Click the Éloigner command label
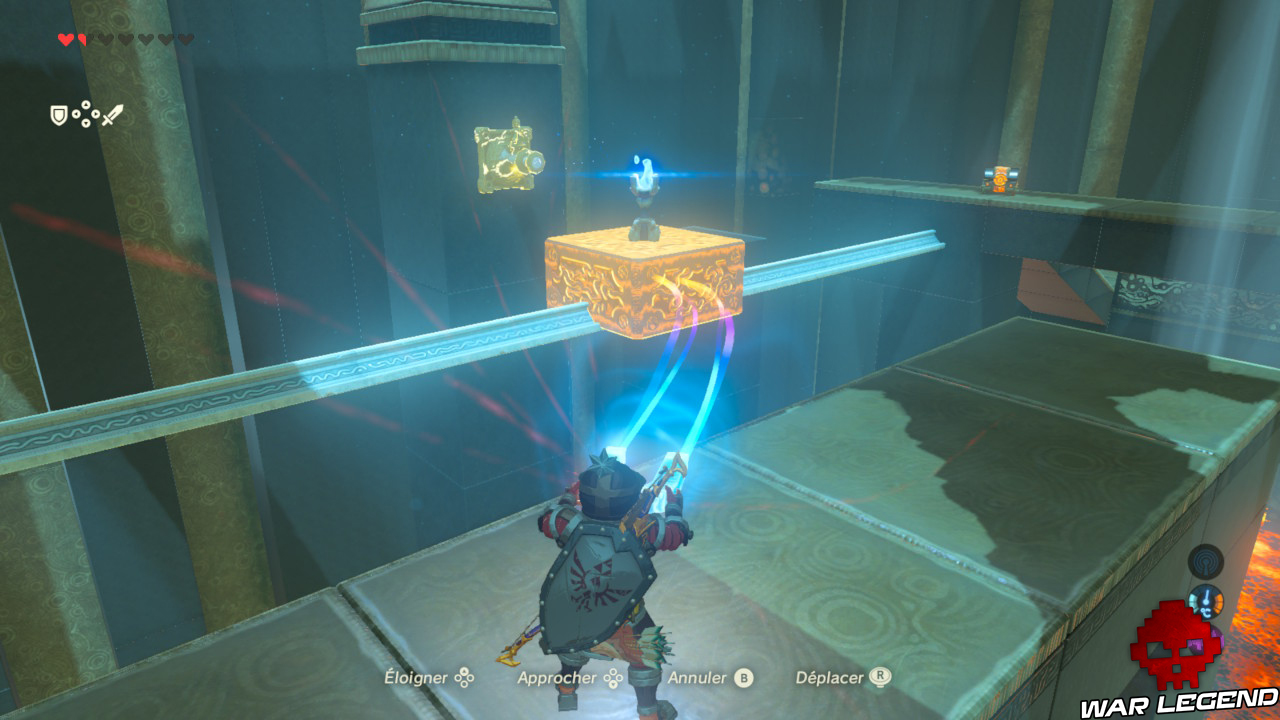This screenshot has width=1280, height=720. [x=418, y=677]
